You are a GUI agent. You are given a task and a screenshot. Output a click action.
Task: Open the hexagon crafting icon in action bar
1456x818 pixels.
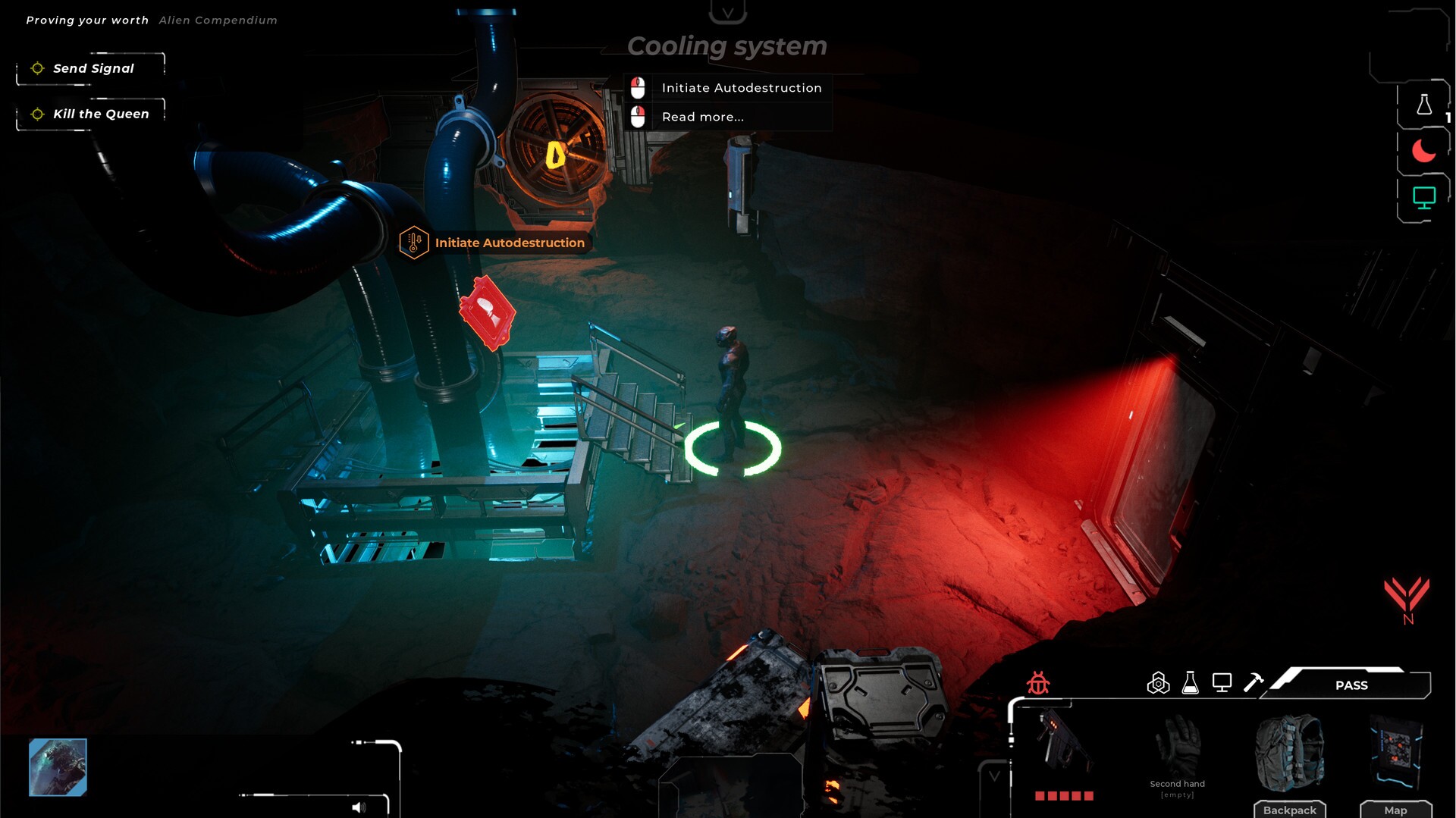1158,682
